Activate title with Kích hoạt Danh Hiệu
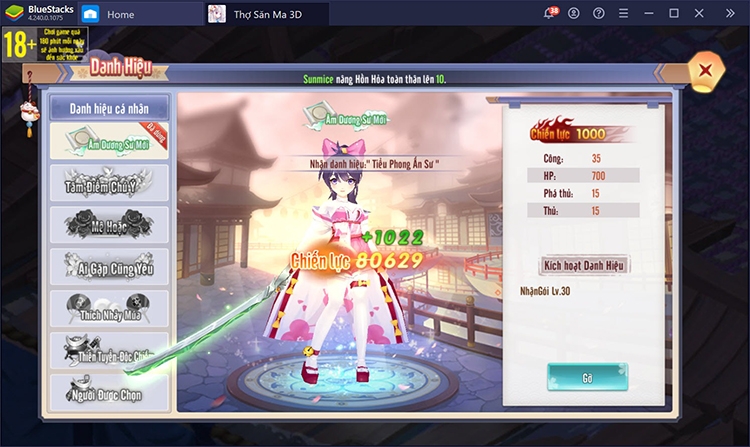750x447 pixels. click(584, 266)
